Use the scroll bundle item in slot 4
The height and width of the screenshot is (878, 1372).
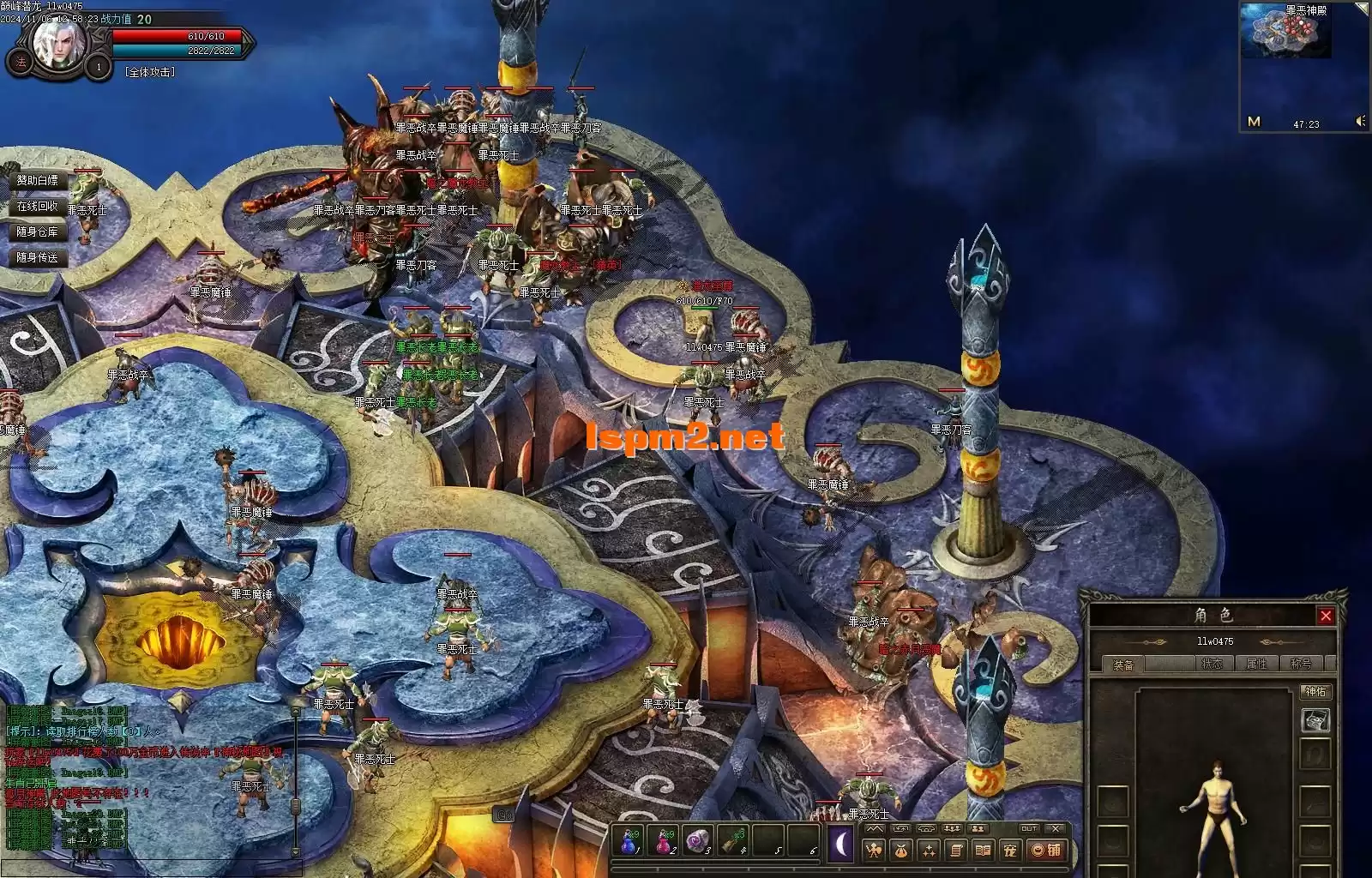tap(733, 842)
